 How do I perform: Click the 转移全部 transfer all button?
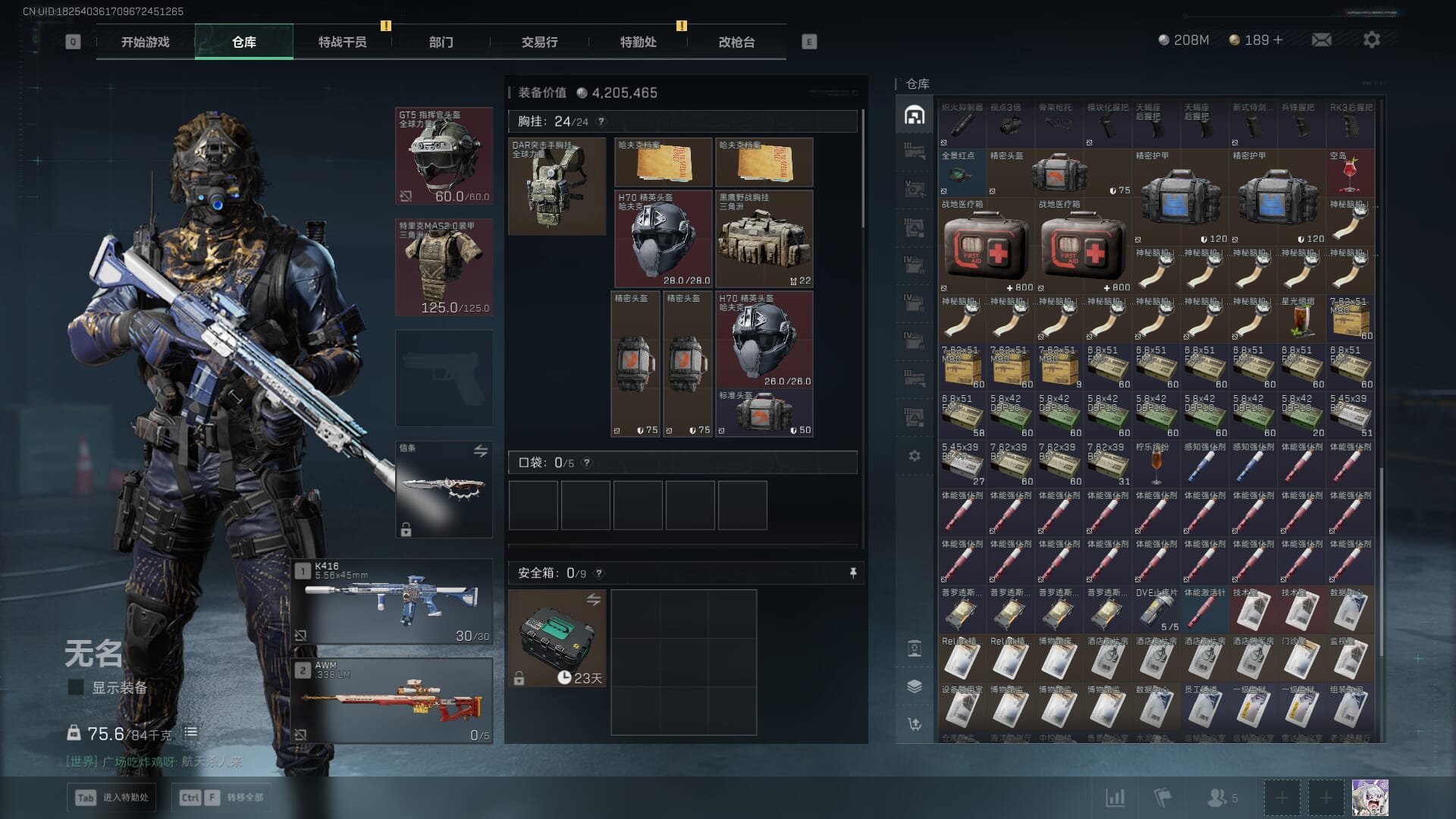[223, 797]
